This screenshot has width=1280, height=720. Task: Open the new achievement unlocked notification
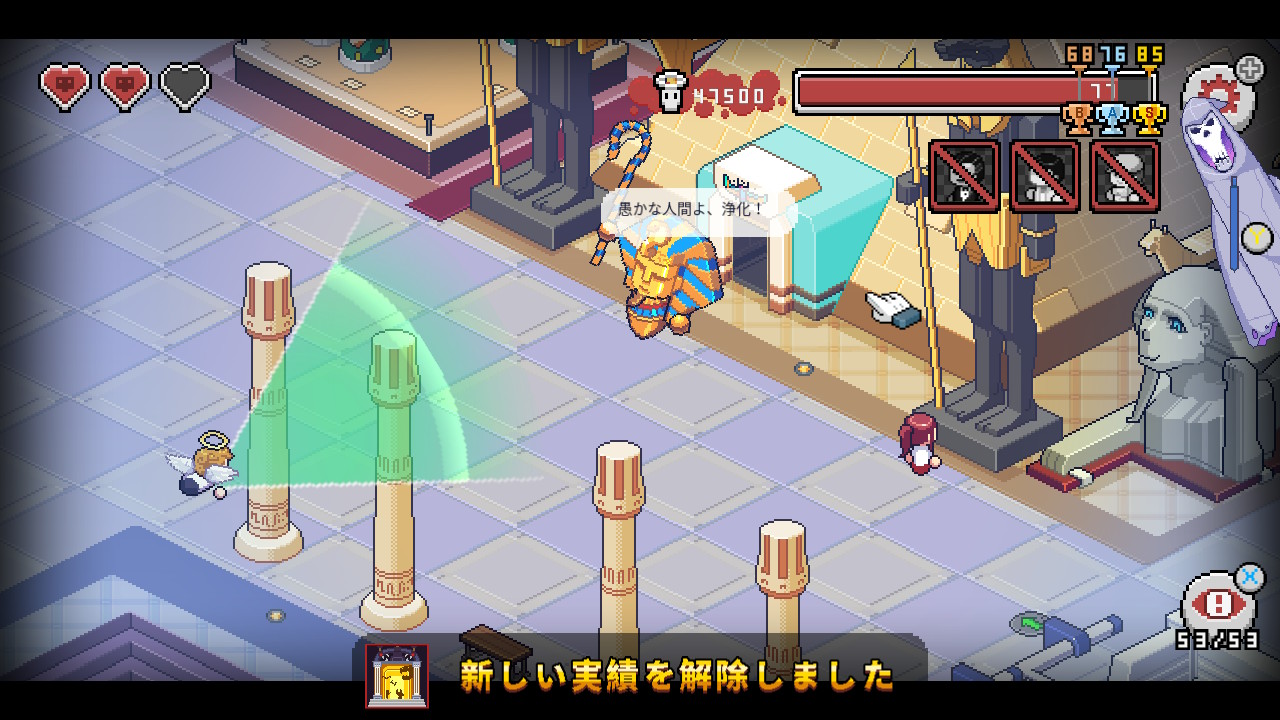(x=676, y=675)
